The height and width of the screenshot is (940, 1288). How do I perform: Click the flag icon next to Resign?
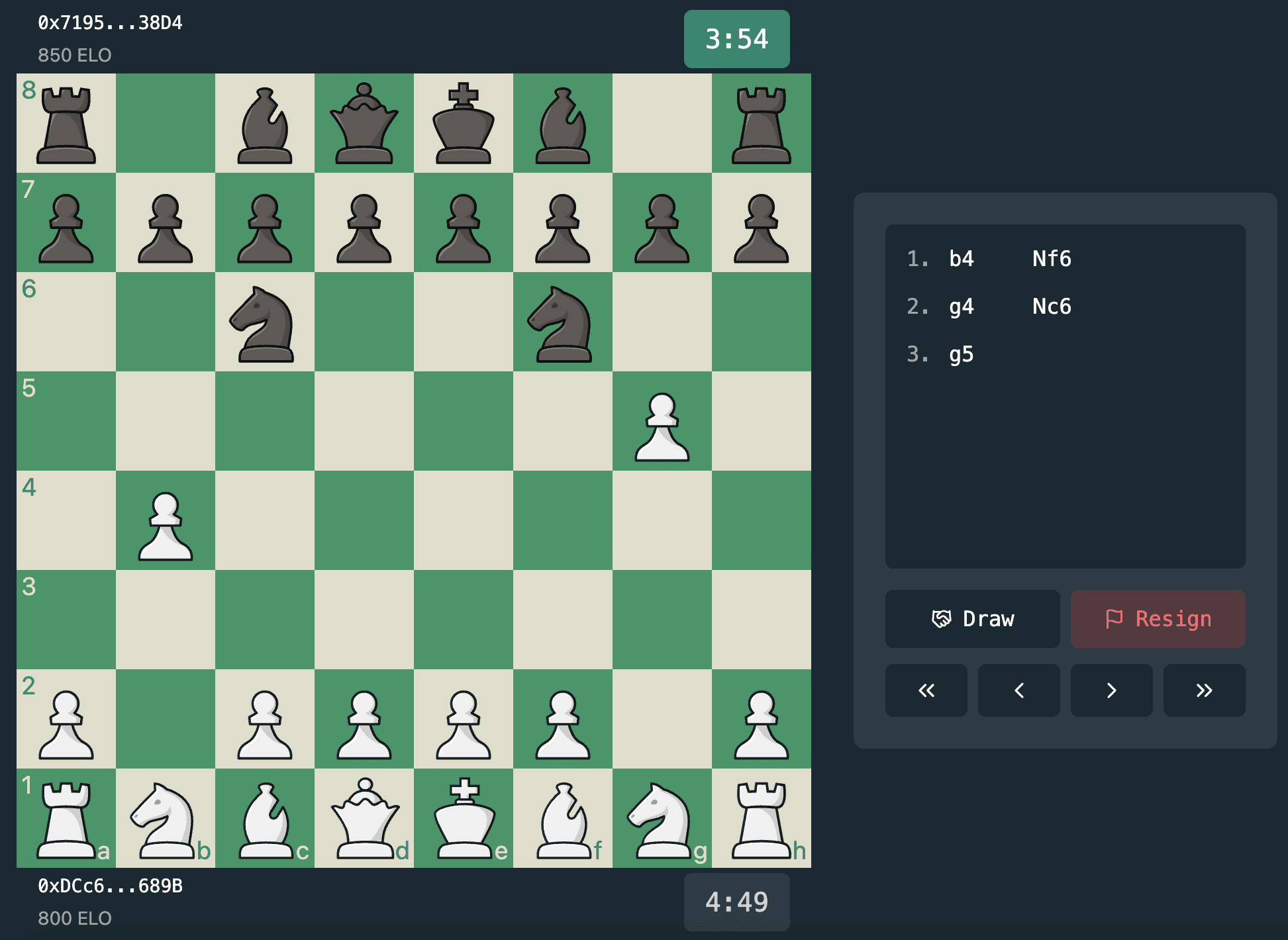1116,619
